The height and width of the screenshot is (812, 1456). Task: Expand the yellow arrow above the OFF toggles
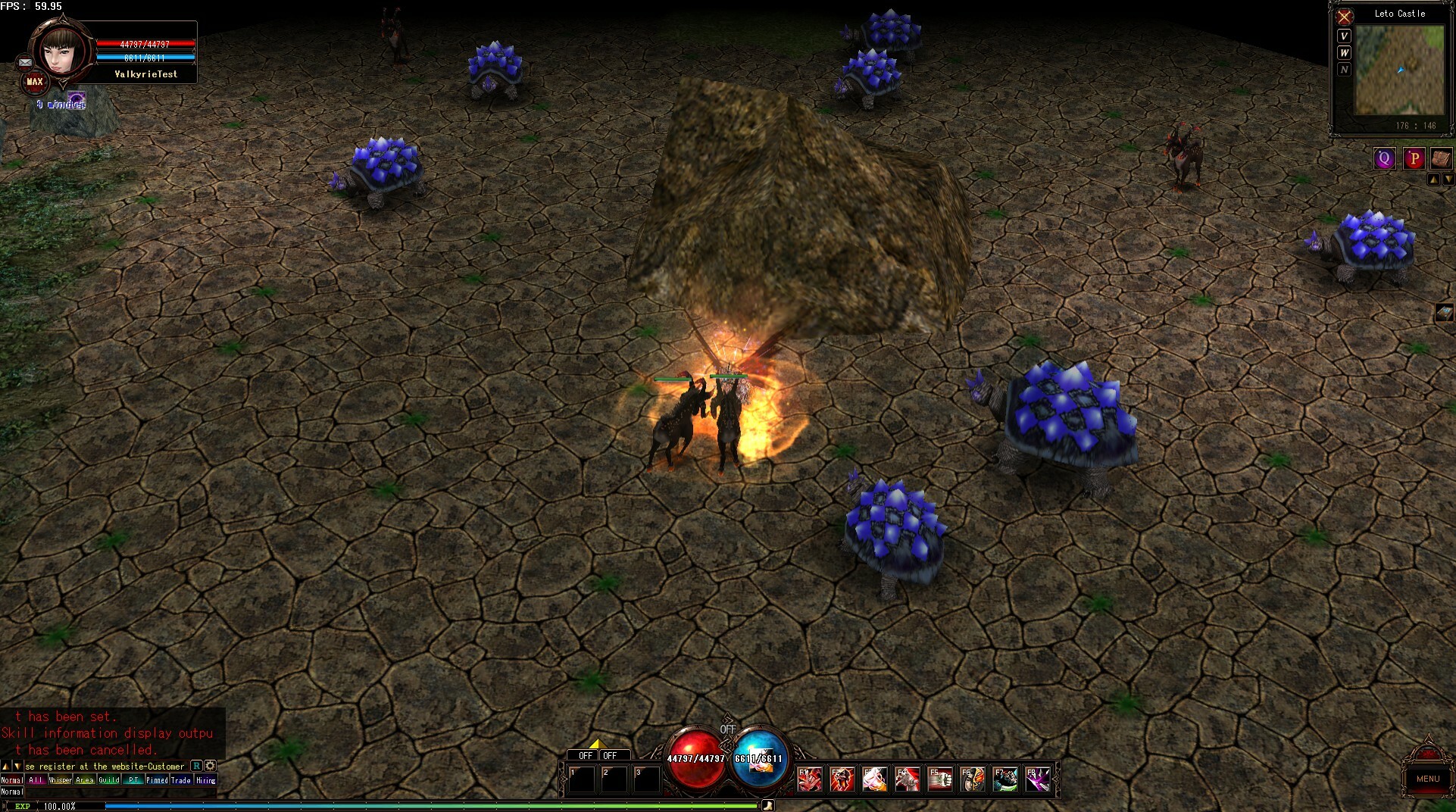click(x=596, y=743)
